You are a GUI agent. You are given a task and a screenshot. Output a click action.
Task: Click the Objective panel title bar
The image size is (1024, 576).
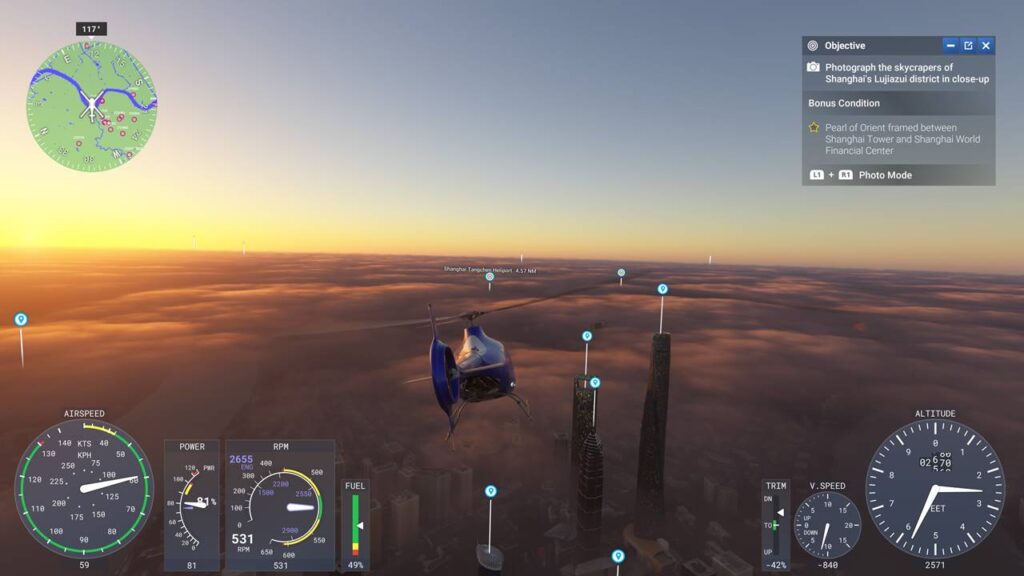[x=870, y=46]
